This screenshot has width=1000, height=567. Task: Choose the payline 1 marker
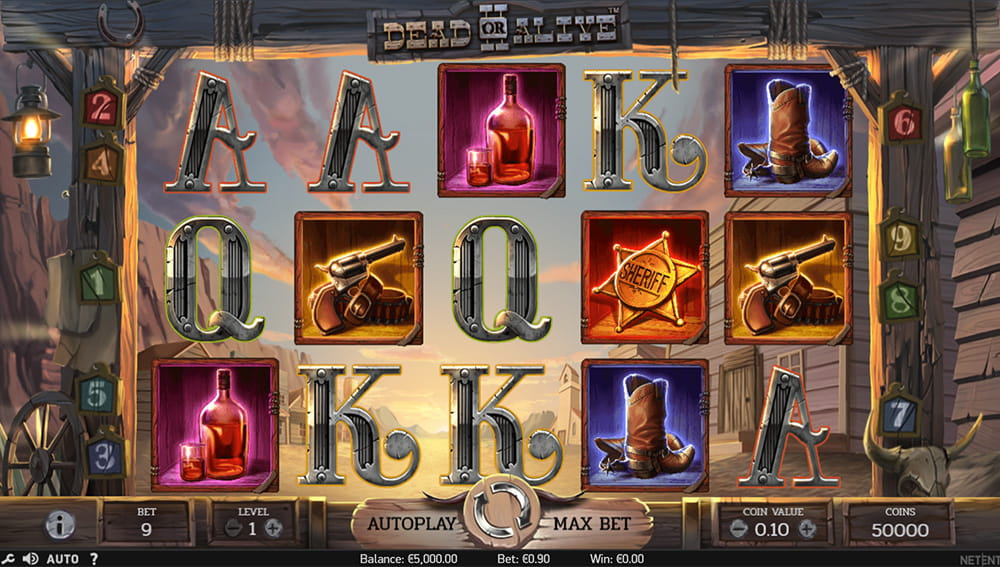click(x=100, y=284)
